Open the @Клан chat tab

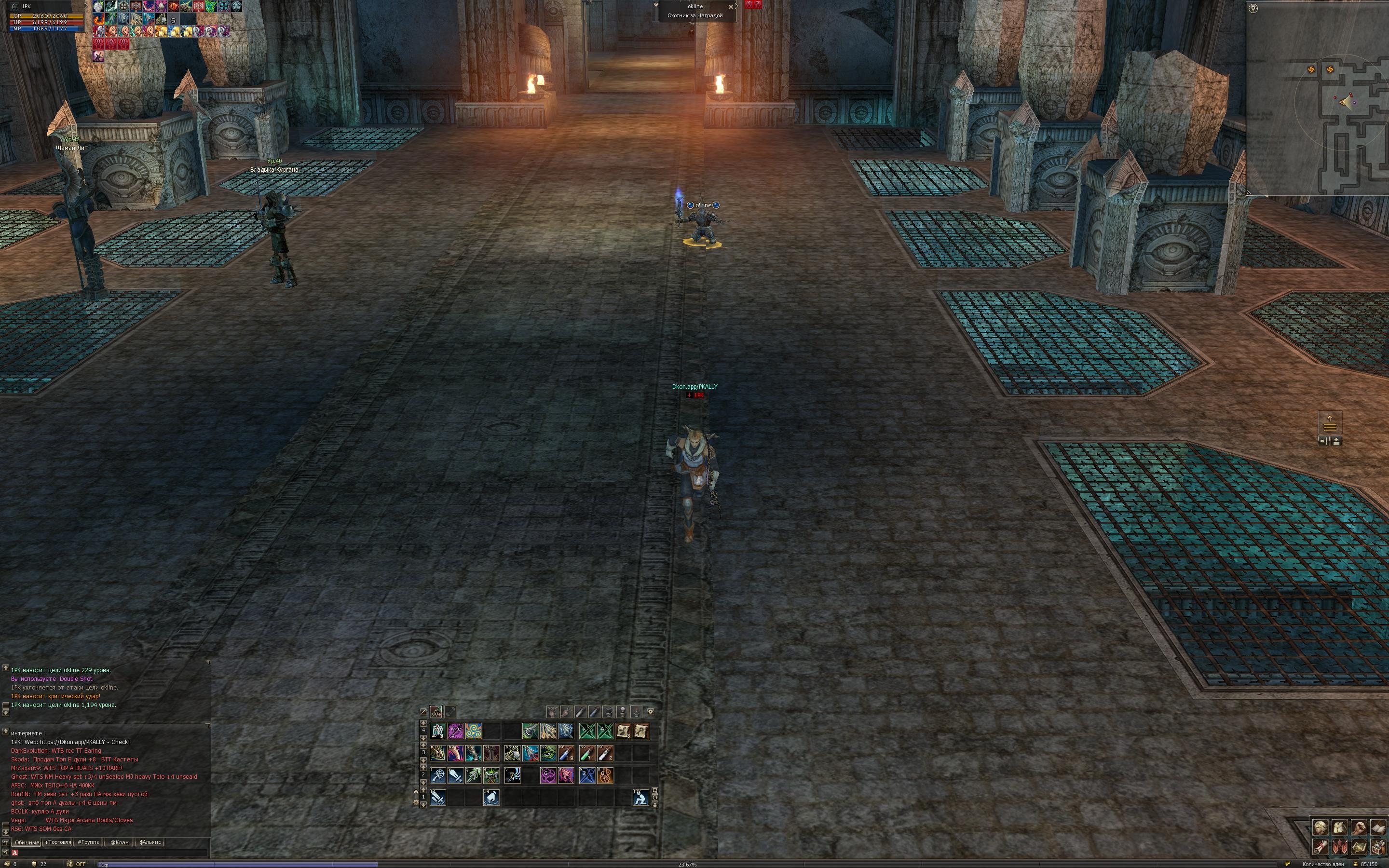119,842
